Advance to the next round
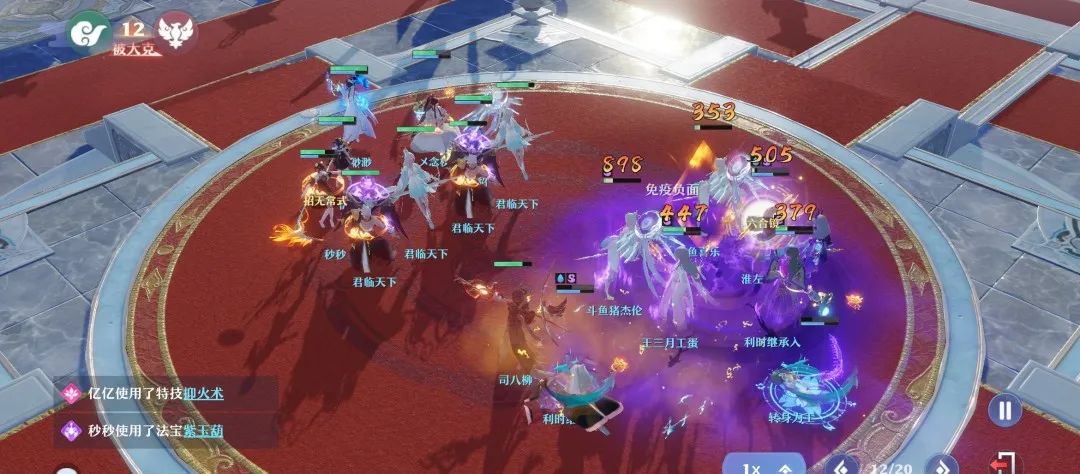This screenshot has width=1080, height=474. [x=941, y=466]
